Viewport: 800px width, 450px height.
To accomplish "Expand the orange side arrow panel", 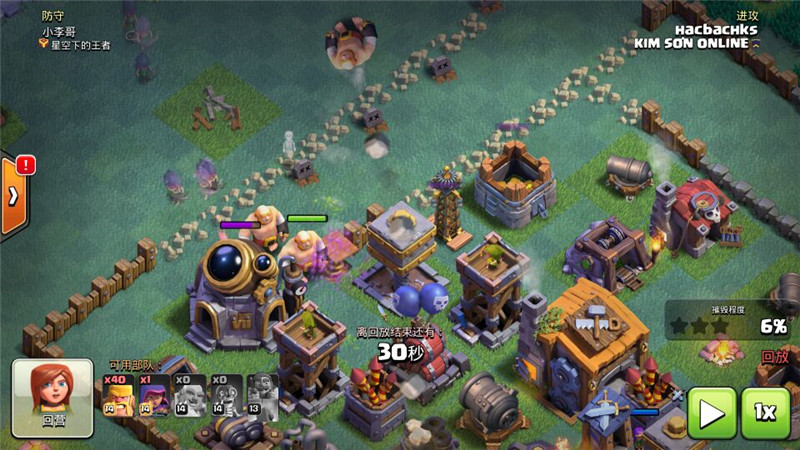I will point(14,194).
